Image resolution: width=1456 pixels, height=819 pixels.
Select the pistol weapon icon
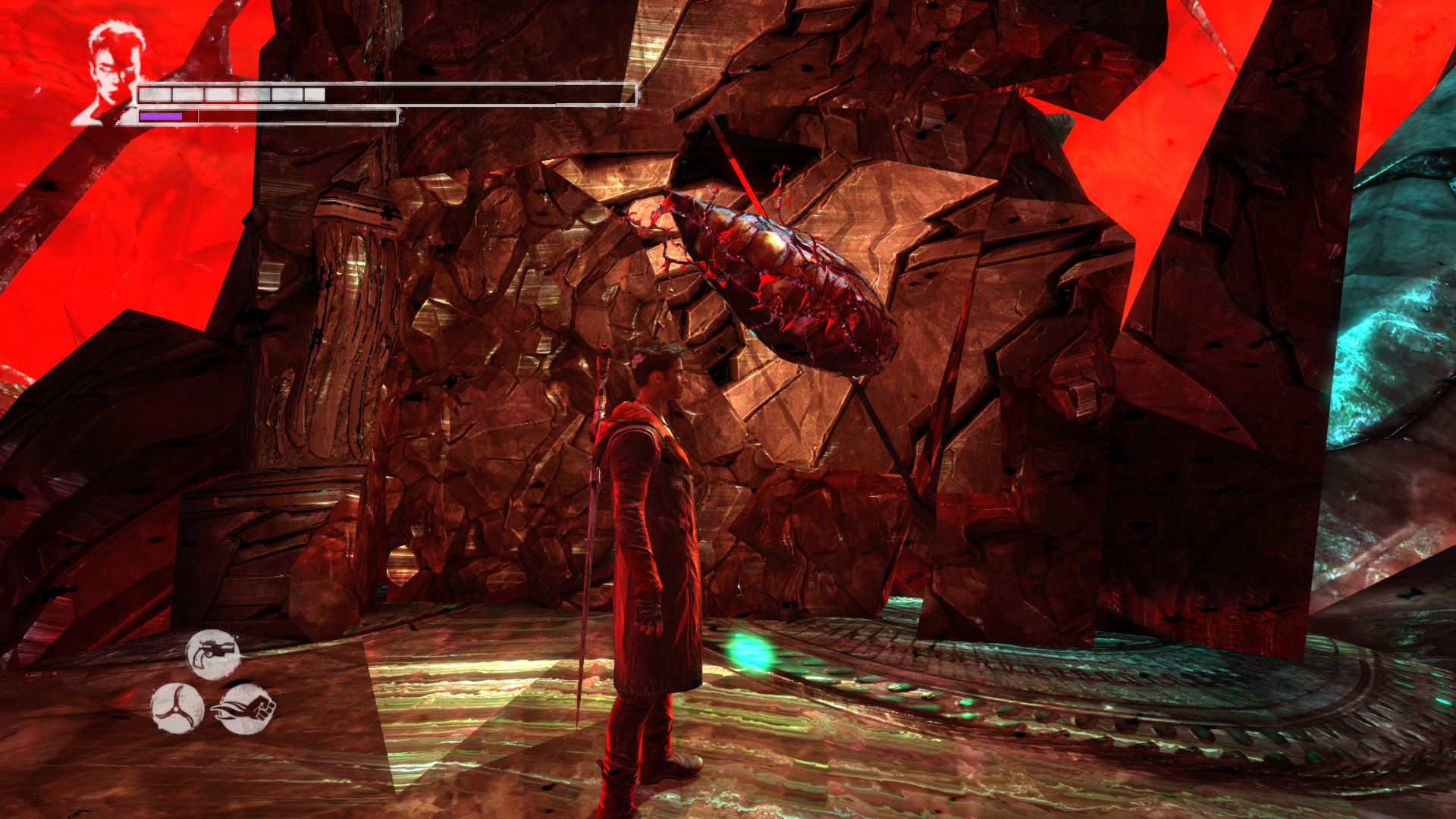[213, 653]
